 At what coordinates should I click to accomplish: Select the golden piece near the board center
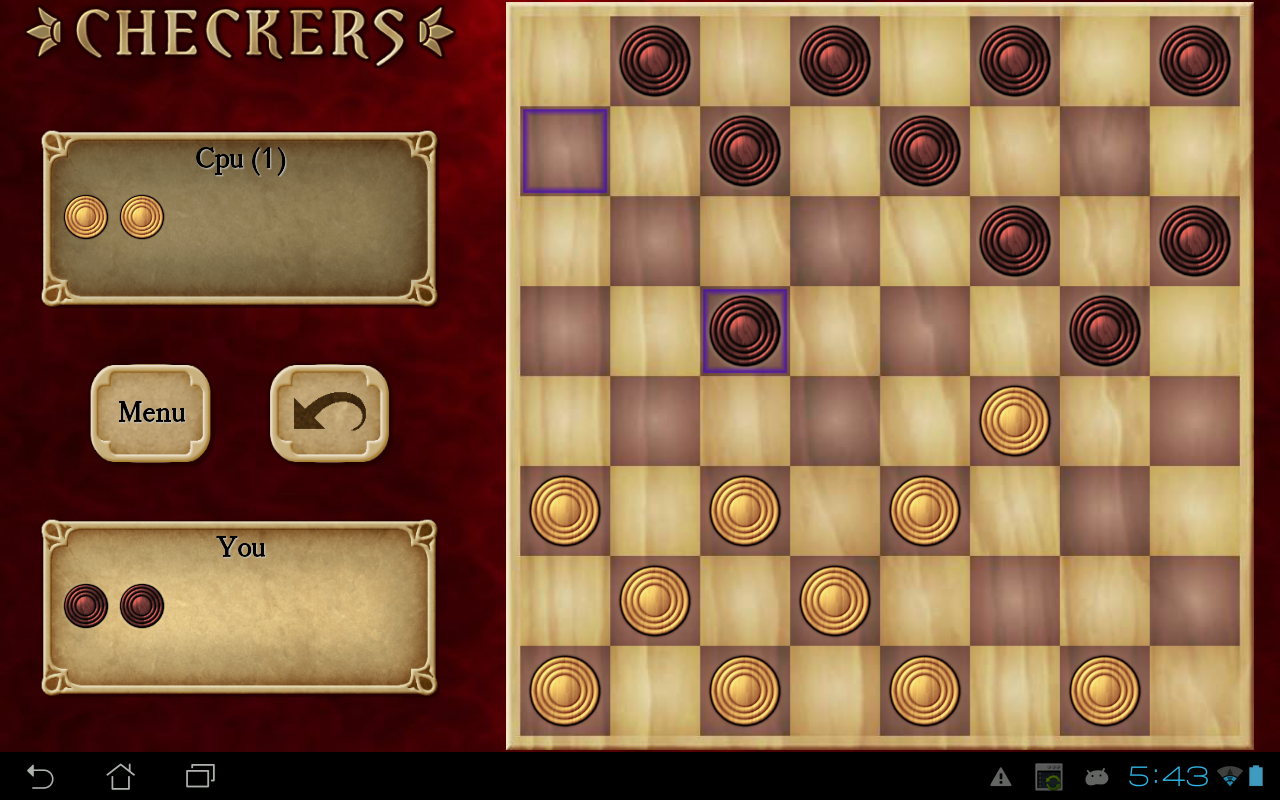click(x=1014, y=421)
